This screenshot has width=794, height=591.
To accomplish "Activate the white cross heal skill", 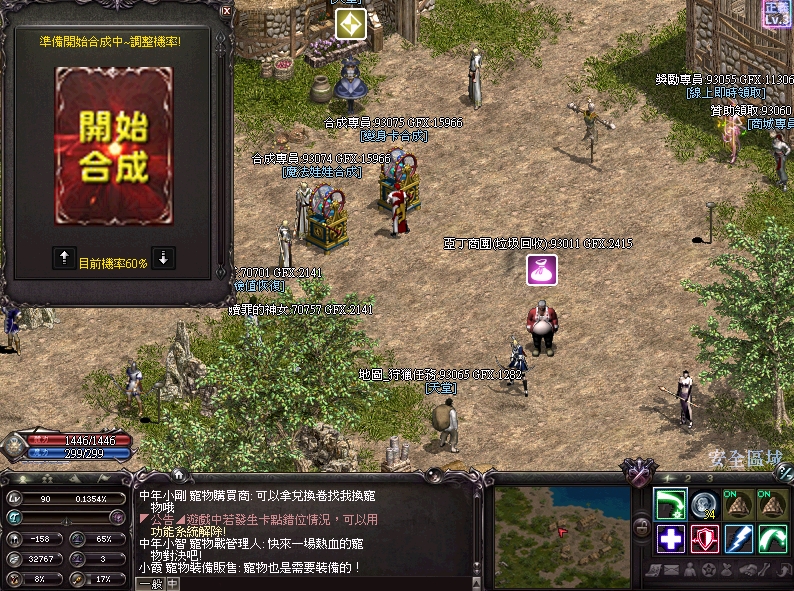I will [669, 539].
